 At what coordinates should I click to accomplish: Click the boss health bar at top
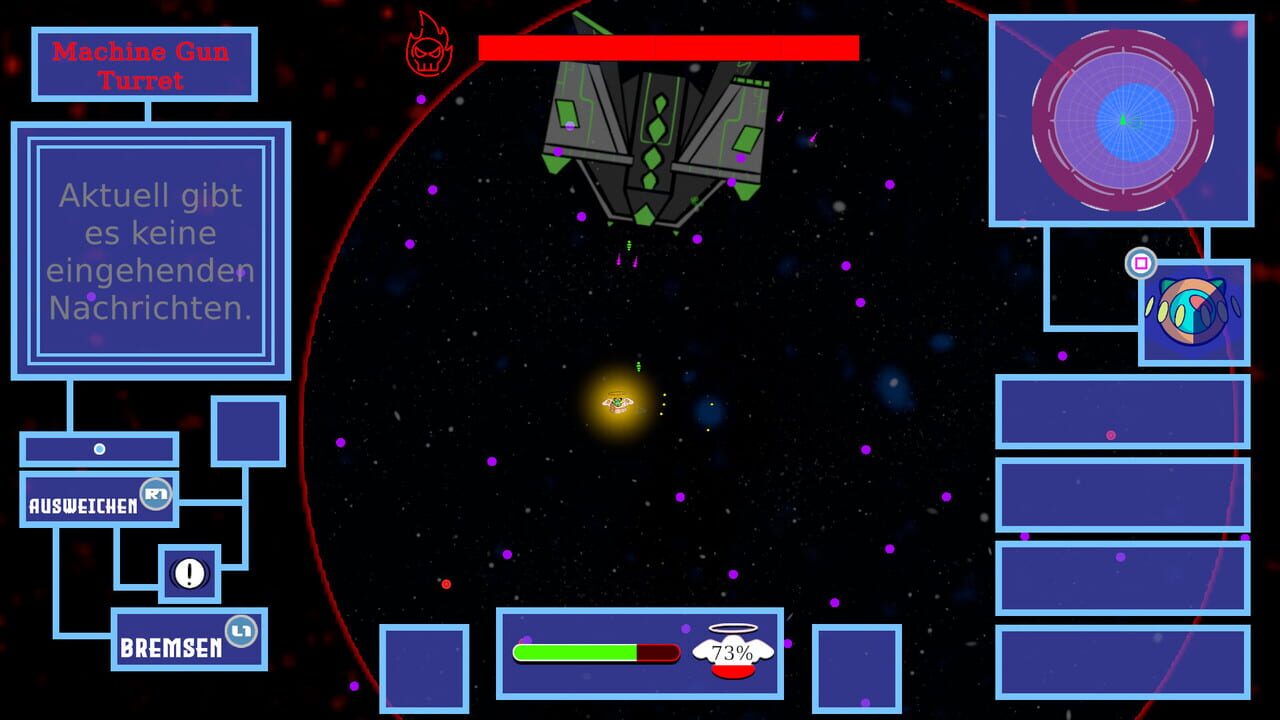click(x=669, y=45)
